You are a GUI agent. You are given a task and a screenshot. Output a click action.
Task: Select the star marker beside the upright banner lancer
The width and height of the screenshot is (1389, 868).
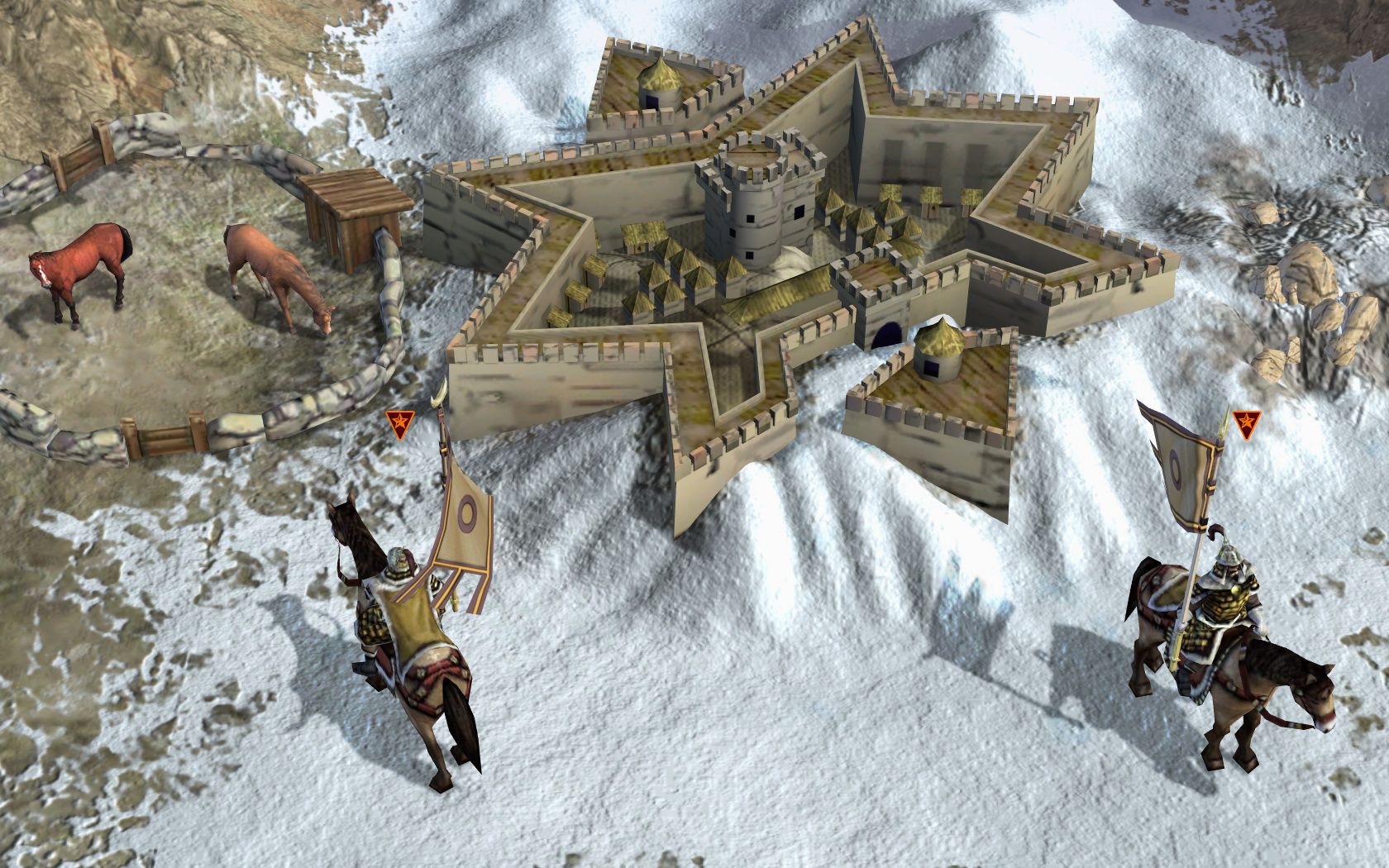(x=1246, y=424)
